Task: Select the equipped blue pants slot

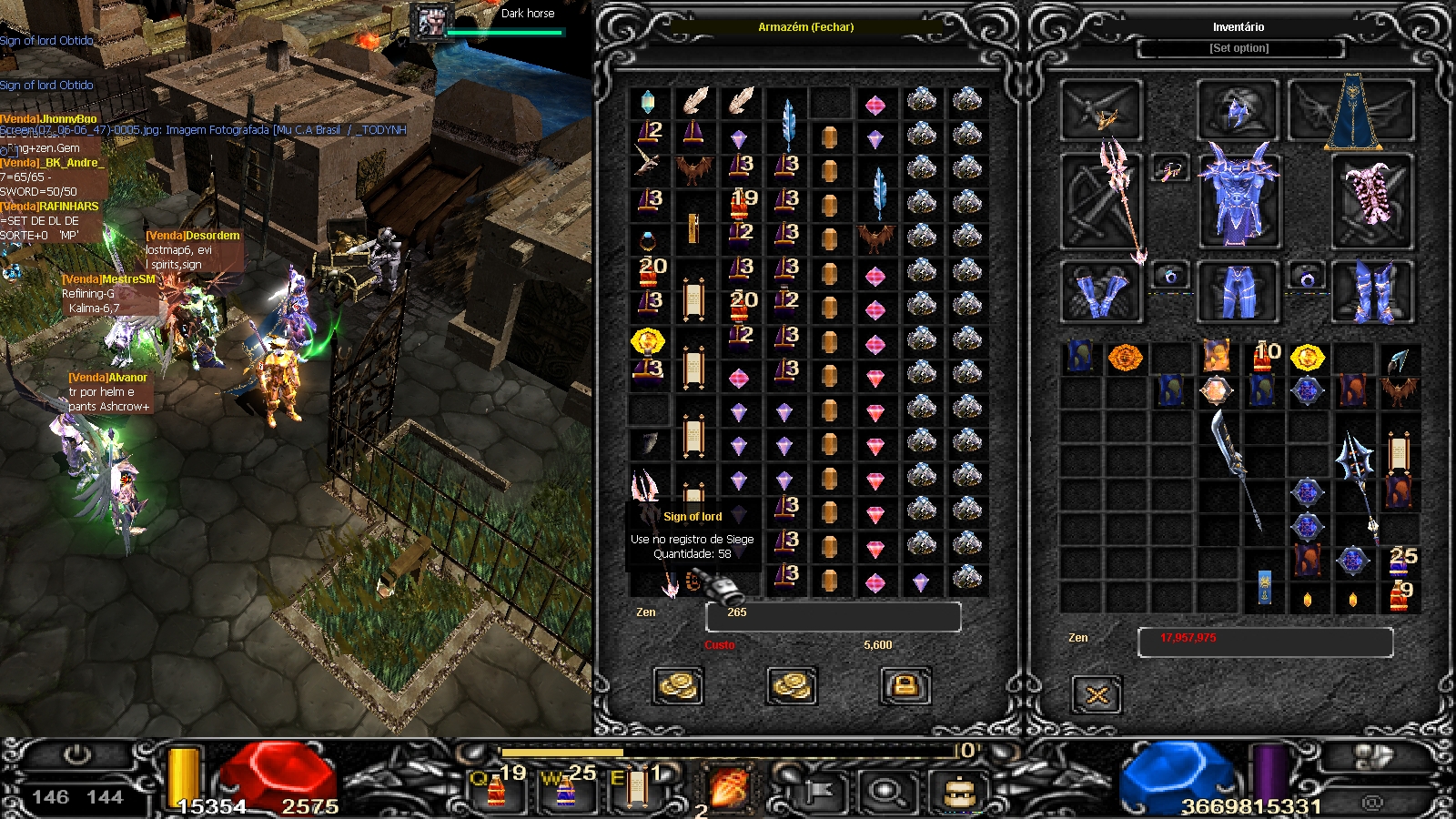Action: [x=1238, y=291]
